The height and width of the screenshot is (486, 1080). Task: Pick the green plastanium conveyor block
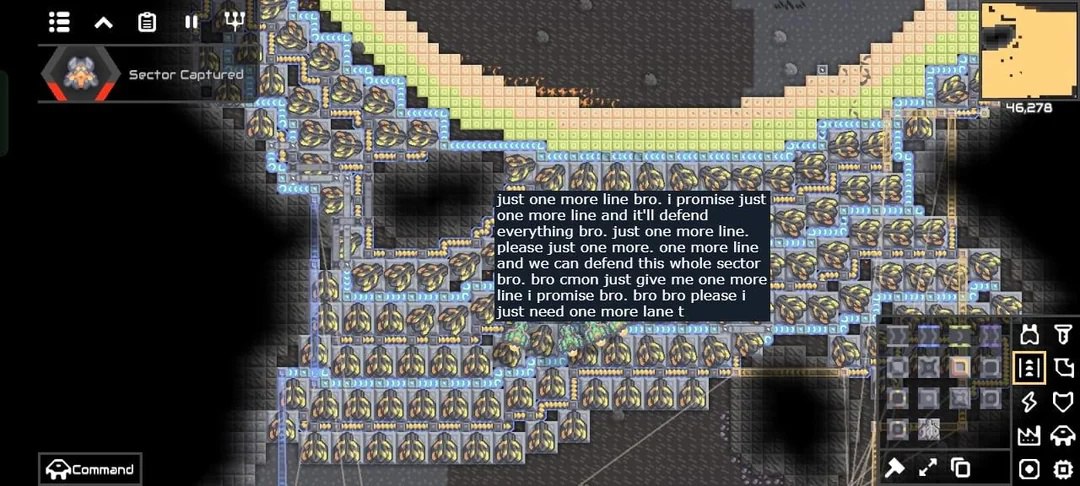click(x=959, y=336)
